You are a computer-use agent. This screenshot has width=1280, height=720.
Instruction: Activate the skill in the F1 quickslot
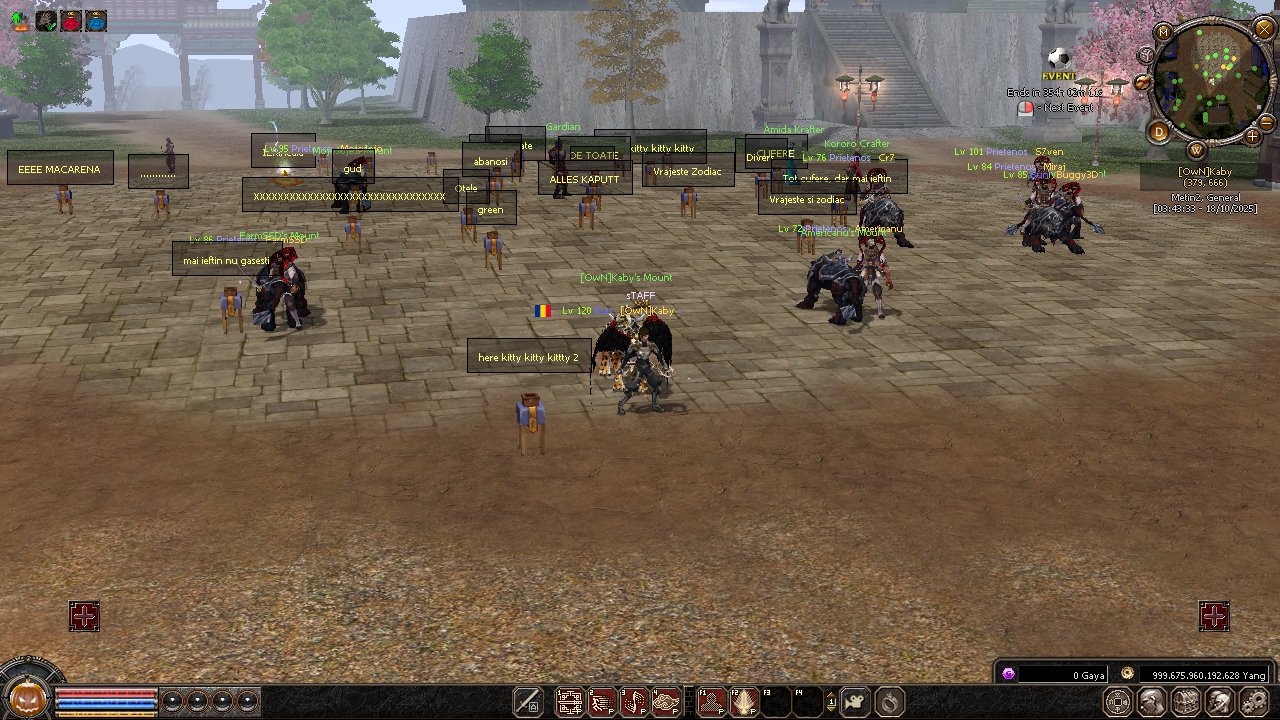click(712, 702)
